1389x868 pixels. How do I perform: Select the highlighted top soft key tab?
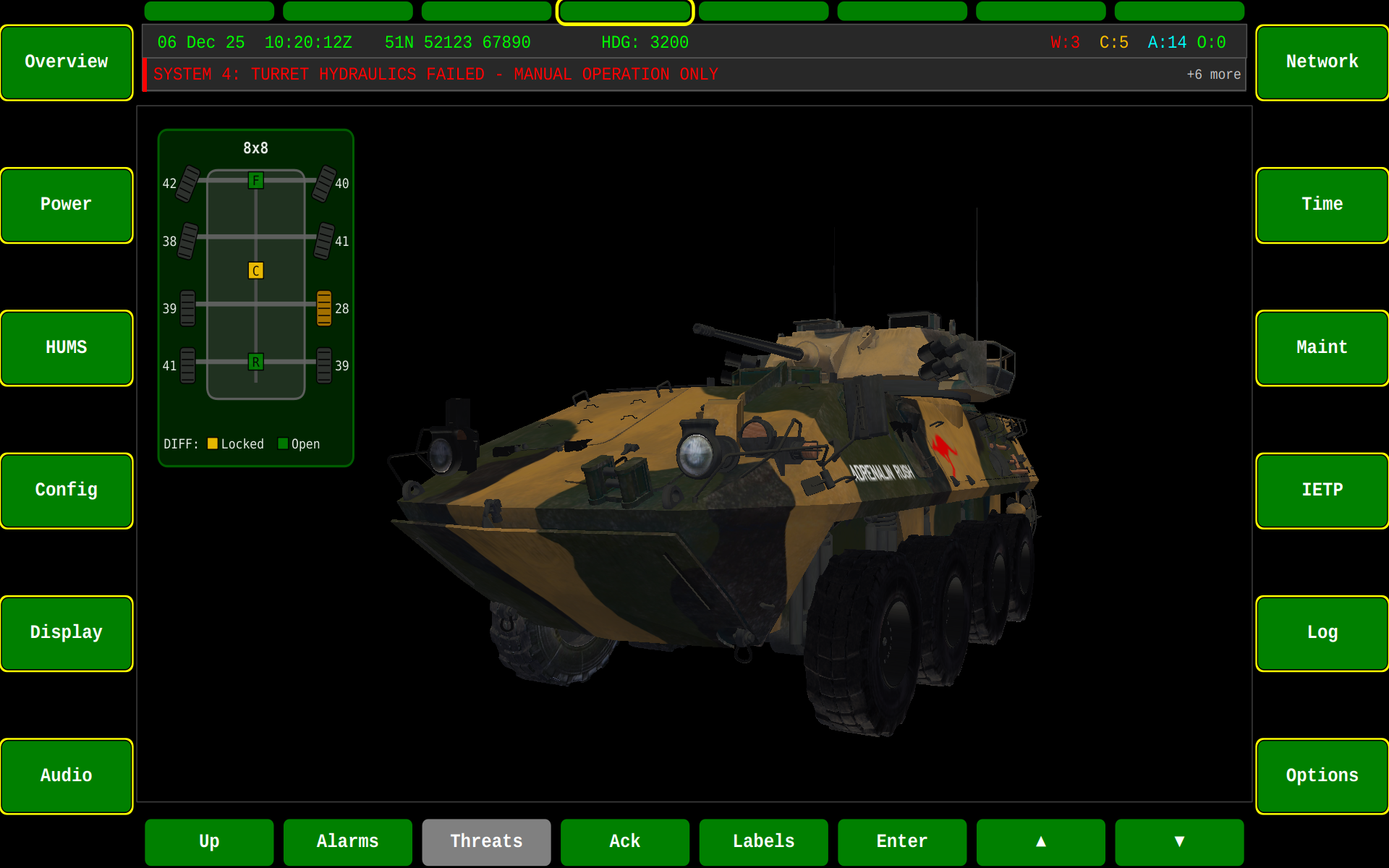click(x=624, y=11)
